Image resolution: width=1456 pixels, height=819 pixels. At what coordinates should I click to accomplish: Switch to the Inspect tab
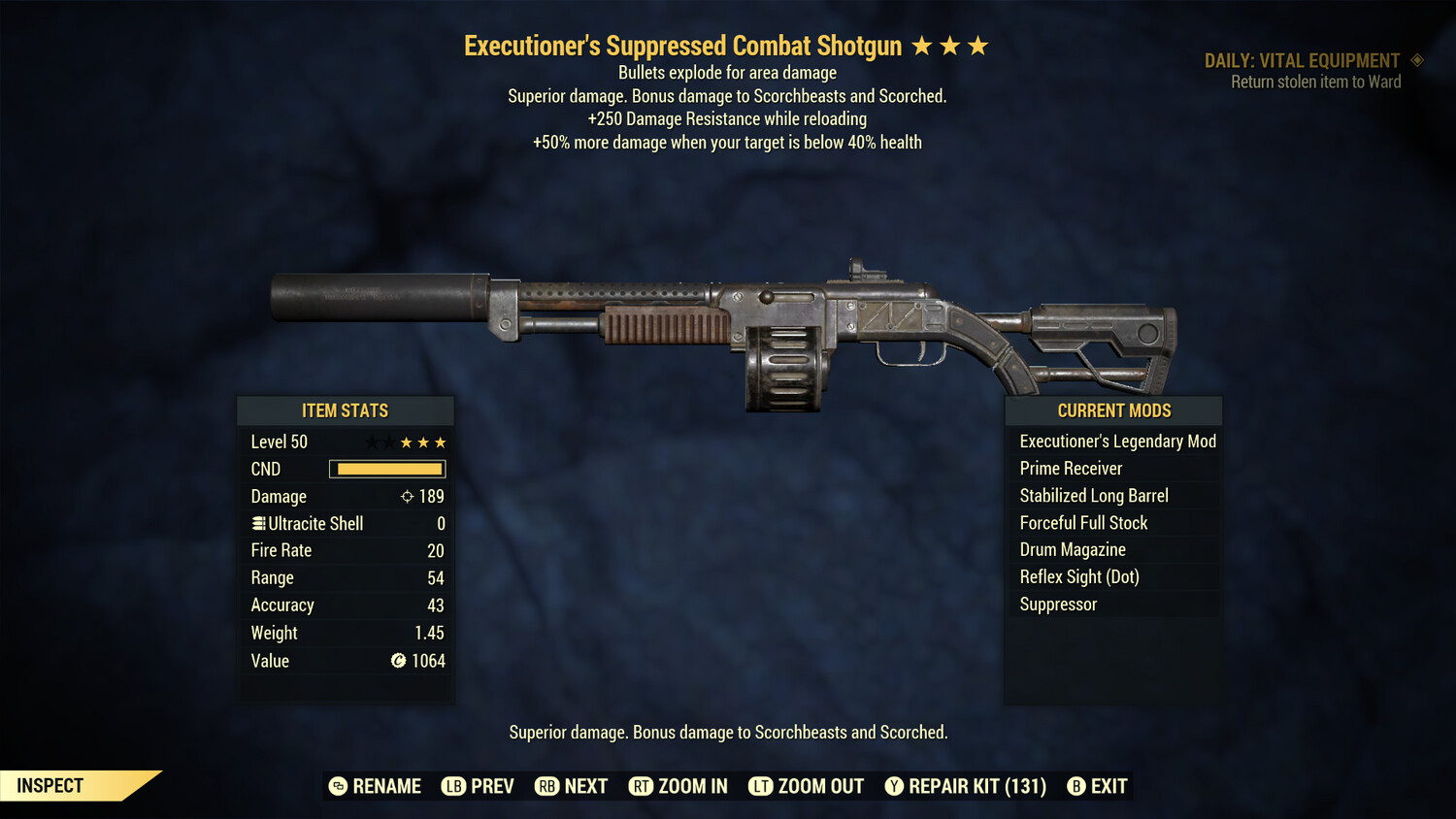click(49, 785)
